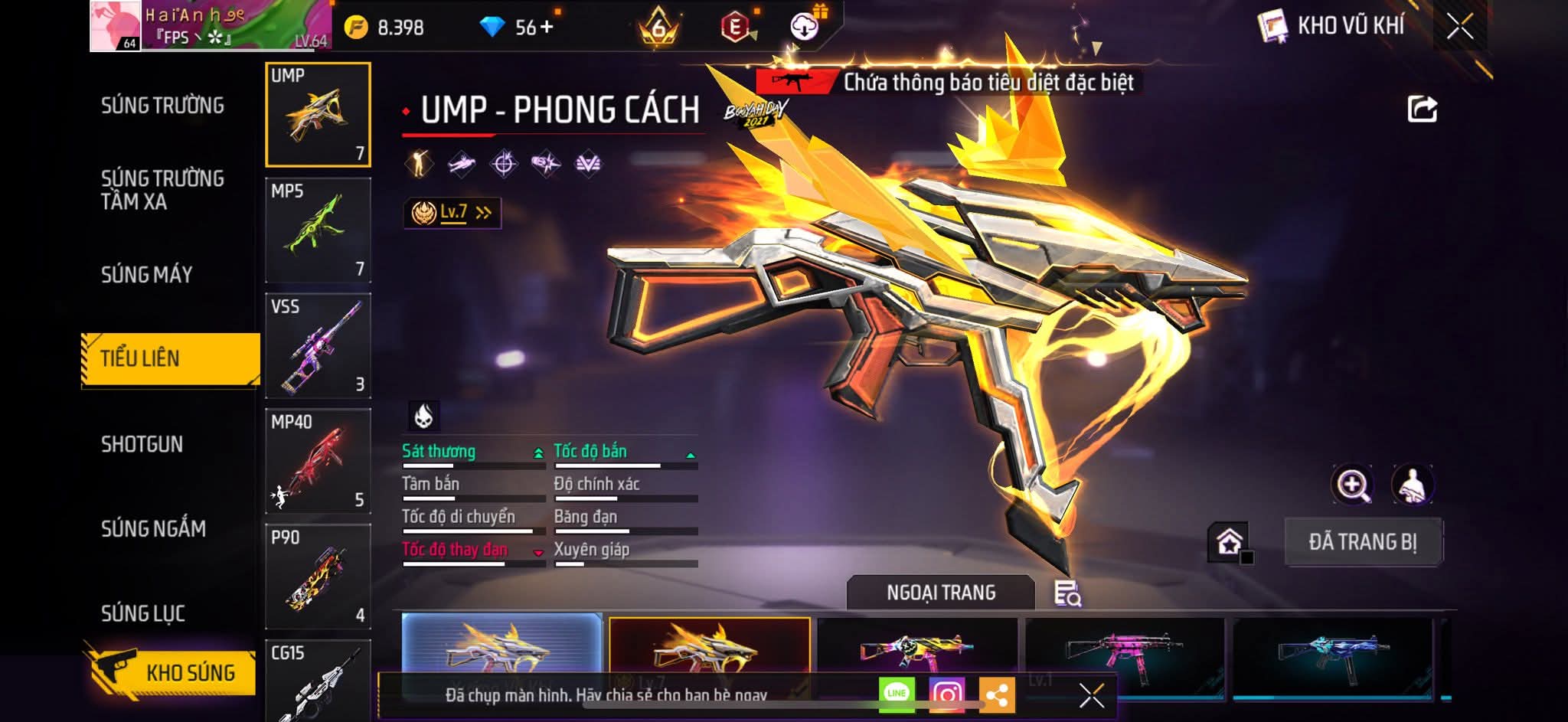The image size is (1568, 722).
Task: Add diamonds with the plus button
Action: pyautogui.click(x=547, y=28)
